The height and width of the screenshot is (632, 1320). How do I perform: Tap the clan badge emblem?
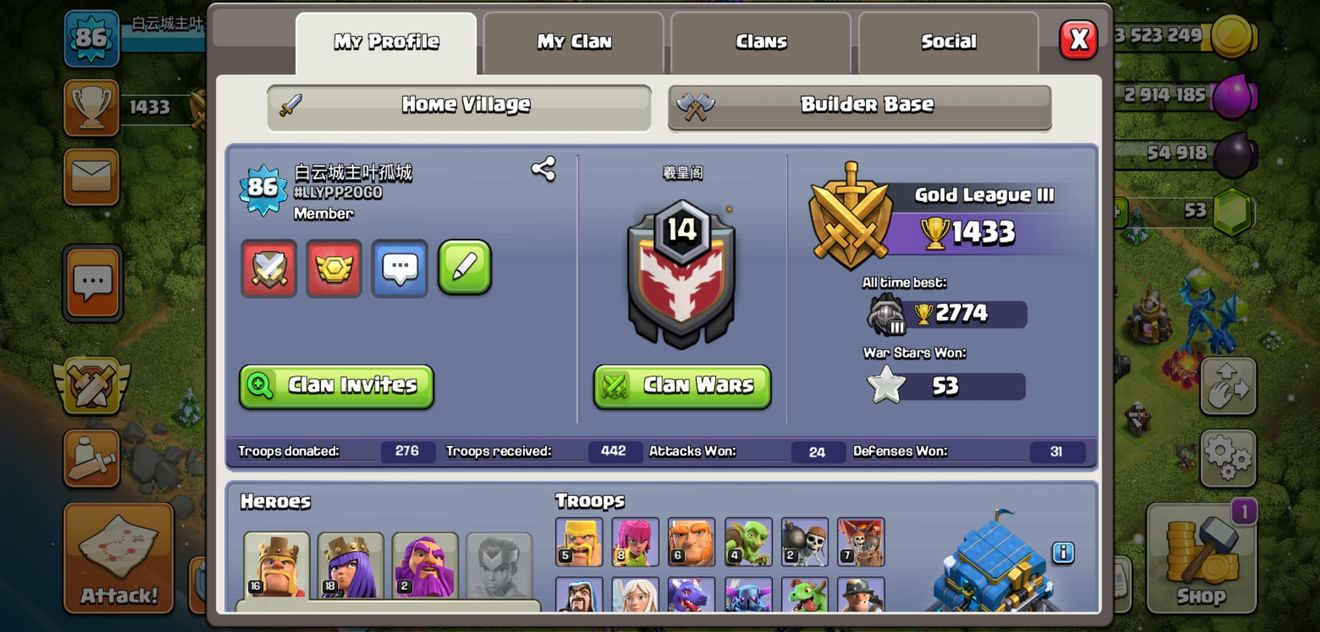pos(681,276)
